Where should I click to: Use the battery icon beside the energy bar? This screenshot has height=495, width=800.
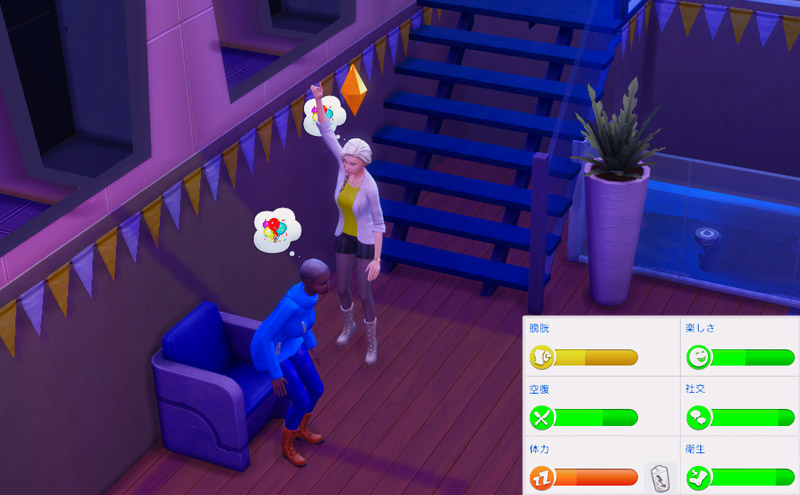(x=659, y=477)
